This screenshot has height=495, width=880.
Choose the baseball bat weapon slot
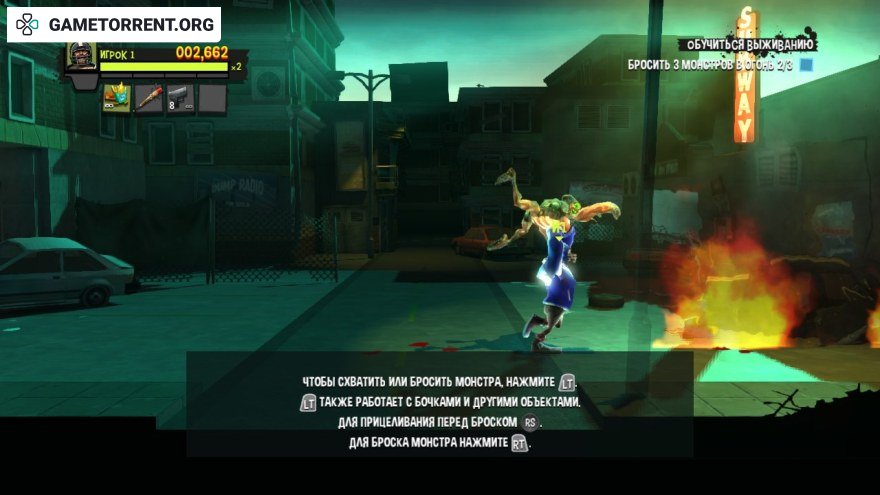[148, 98]
